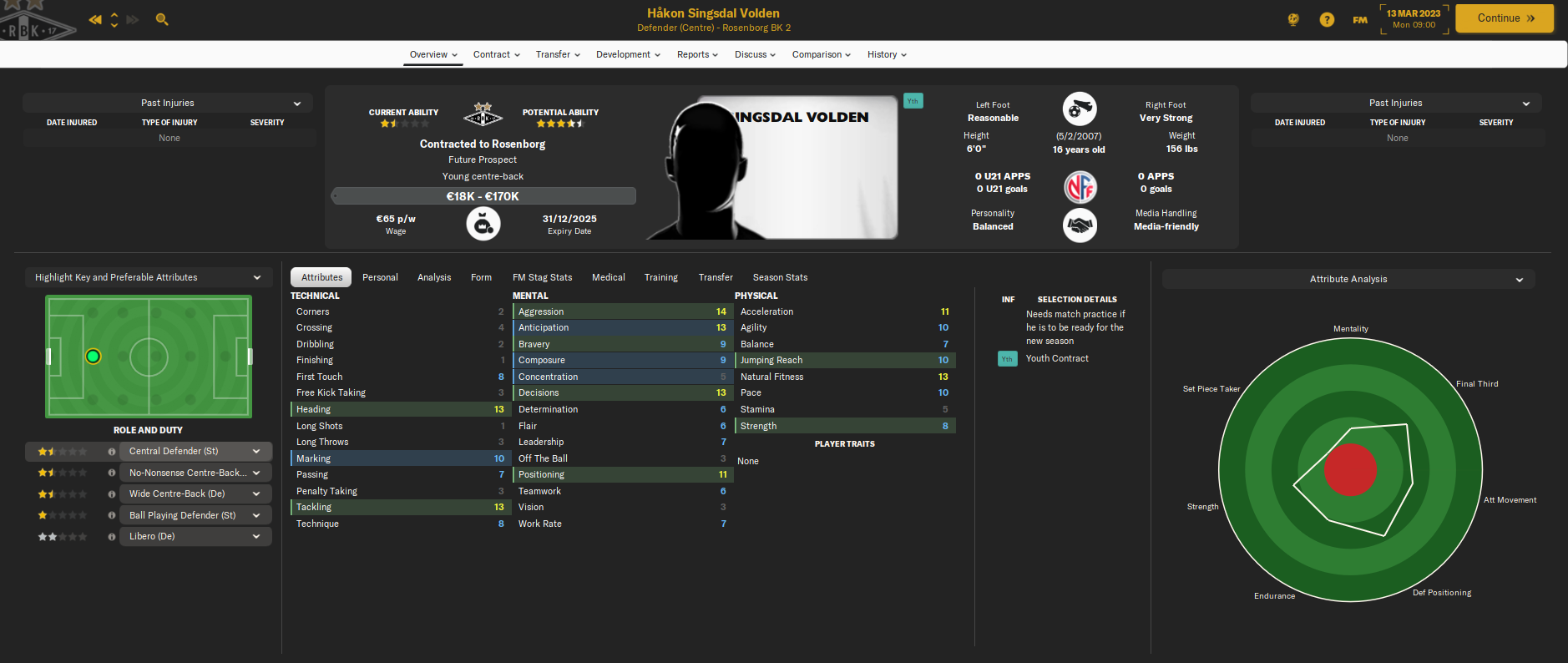
Task: Click the info icon beside Central Defender role
Action: (111, 451)
